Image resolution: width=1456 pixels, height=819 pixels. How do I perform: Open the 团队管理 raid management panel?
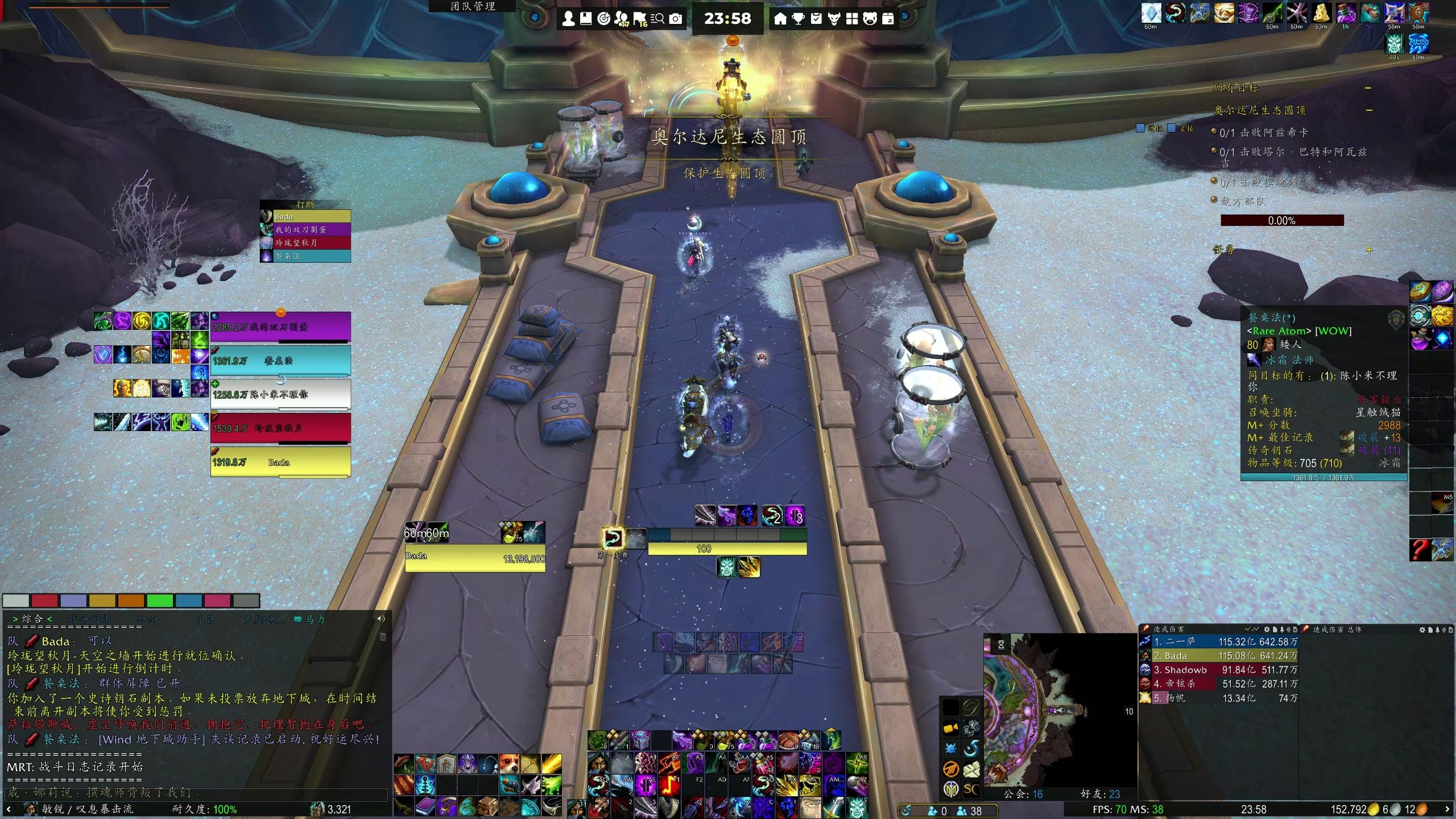point(473,6)
